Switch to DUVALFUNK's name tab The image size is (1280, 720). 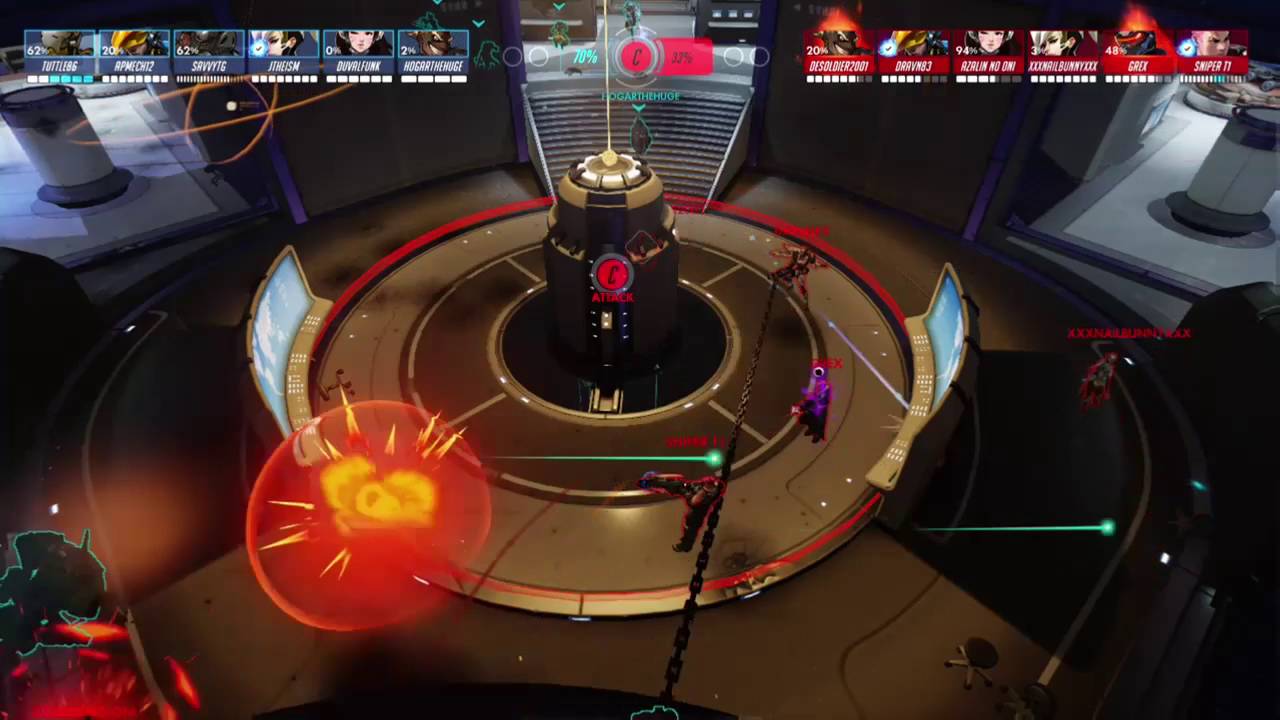pos(359,65)
